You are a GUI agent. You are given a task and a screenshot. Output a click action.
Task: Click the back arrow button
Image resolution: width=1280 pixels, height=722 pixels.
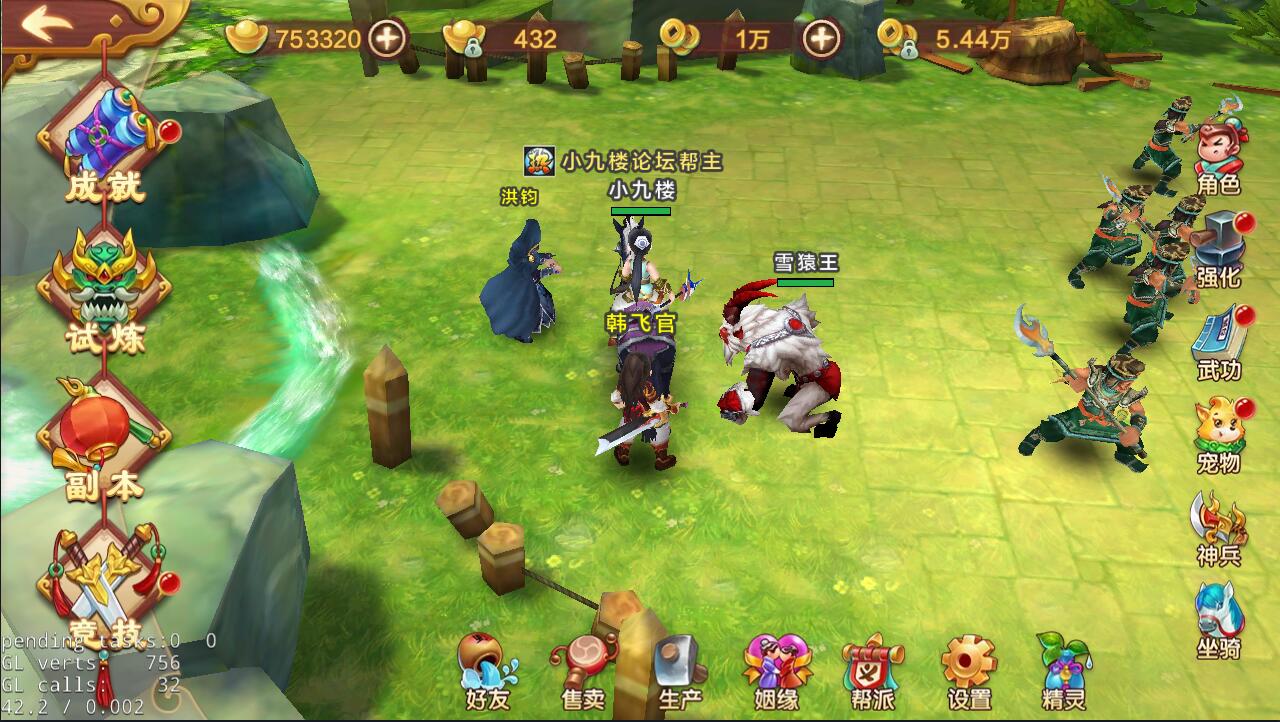46,24
